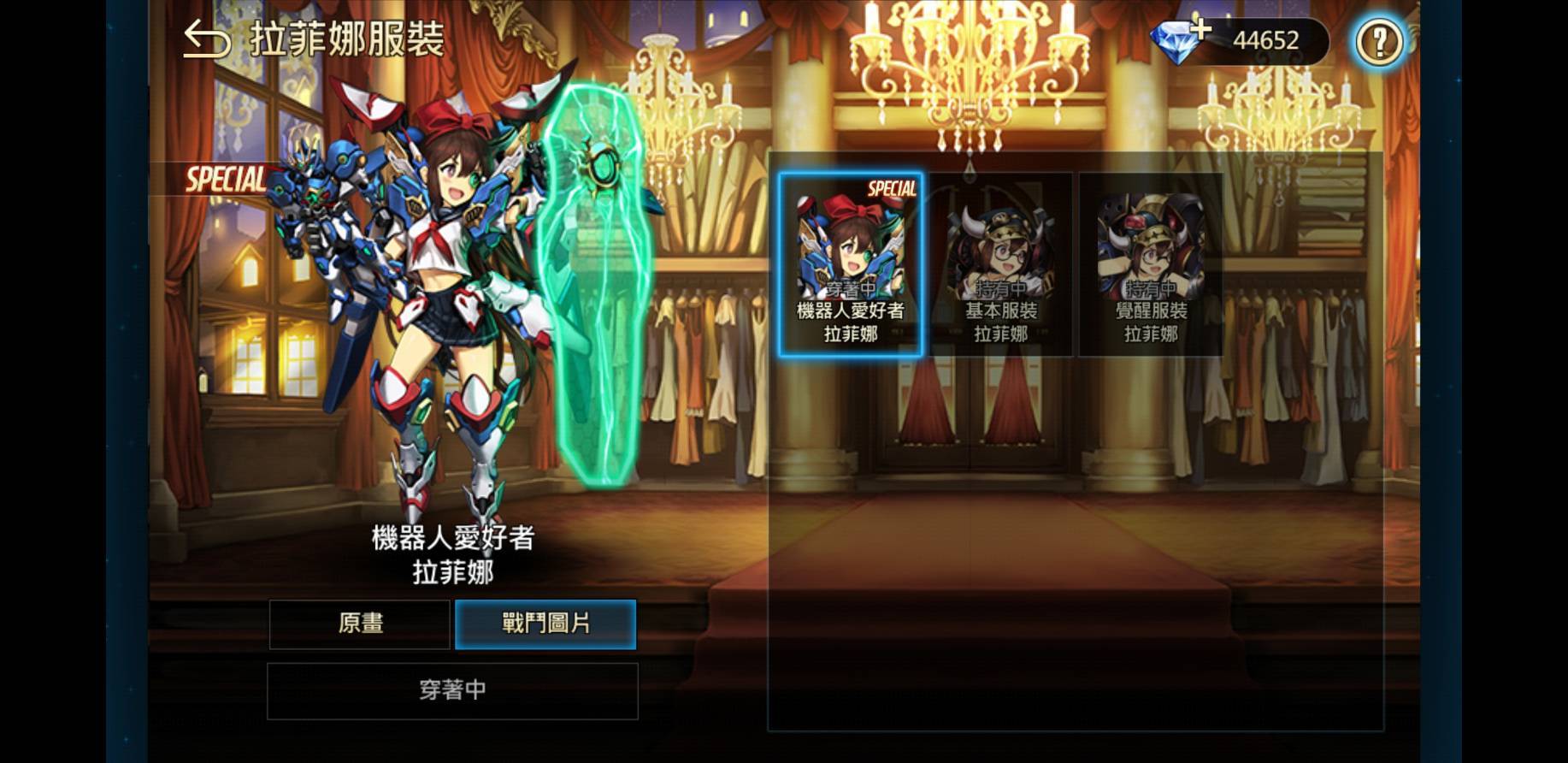Open the help panel via the question mark icon
The image size is (1568, 763).
point(1379,39)
